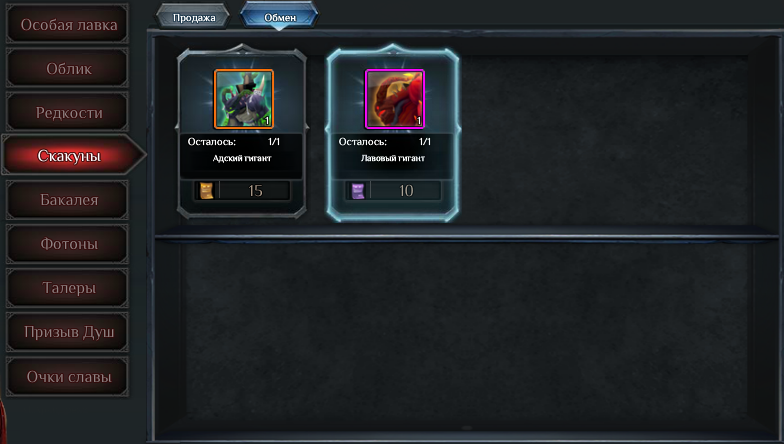Switch to the Обмен tab

[x=280, y=17]
